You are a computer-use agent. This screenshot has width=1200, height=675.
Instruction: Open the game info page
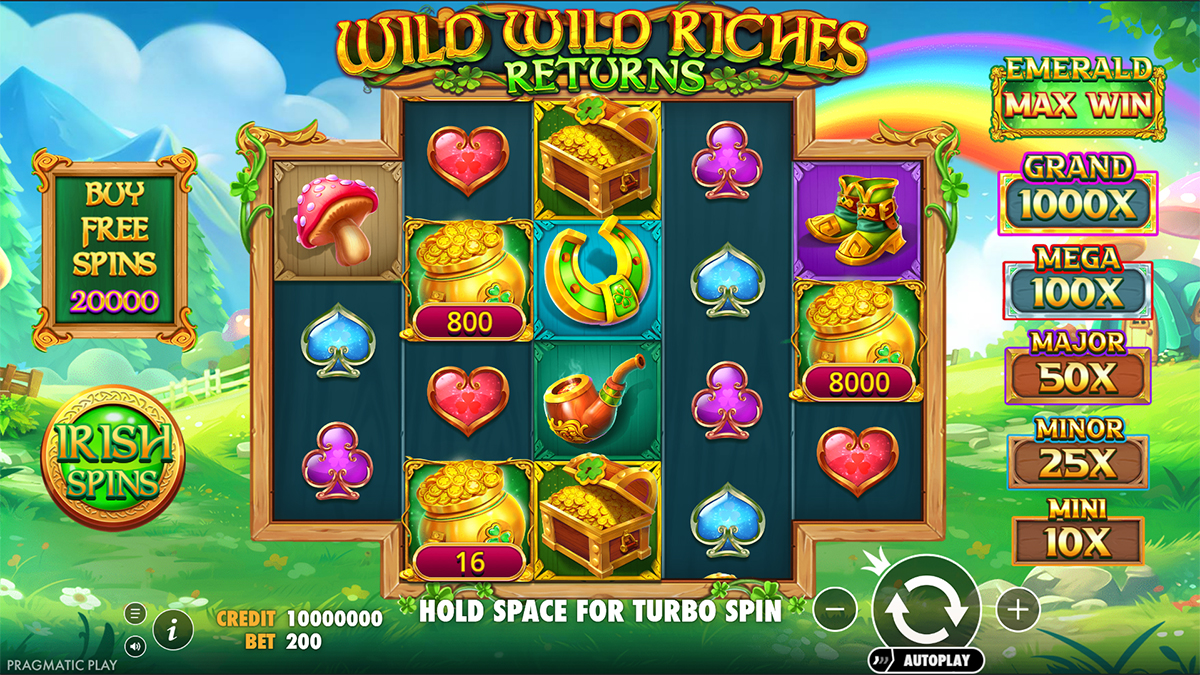point(174,628)
